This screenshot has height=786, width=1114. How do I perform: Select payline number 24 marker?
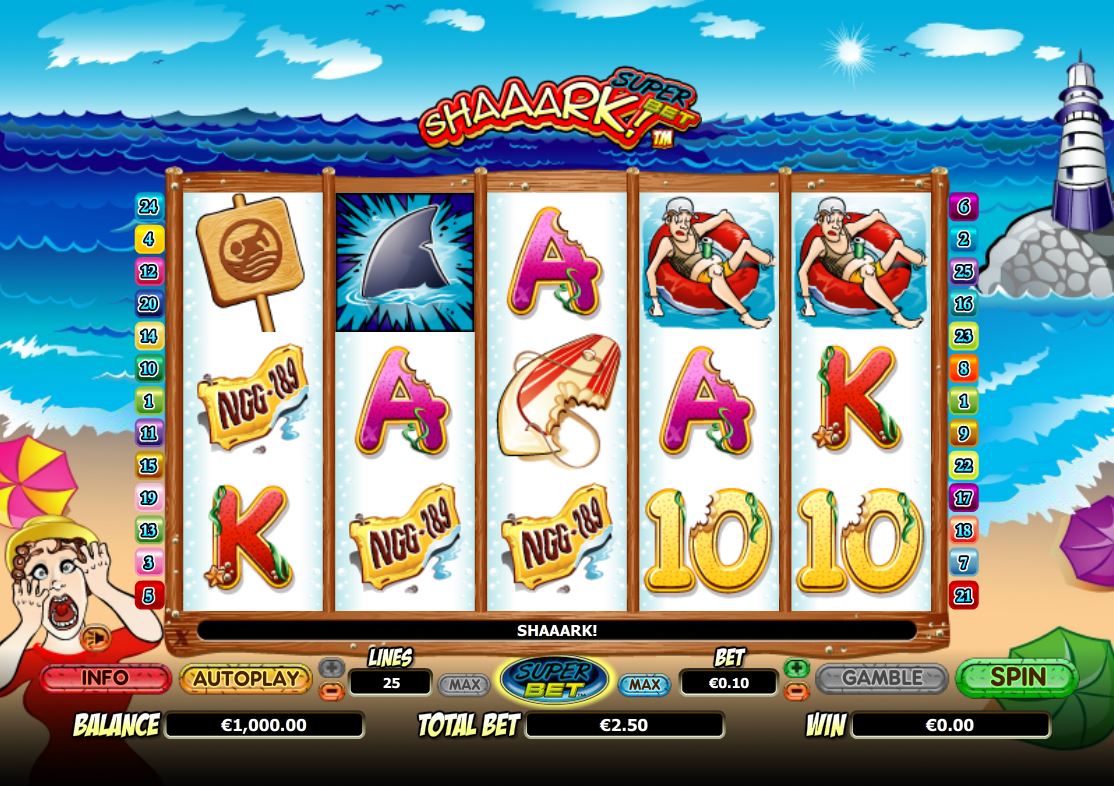tap(149, 207)
